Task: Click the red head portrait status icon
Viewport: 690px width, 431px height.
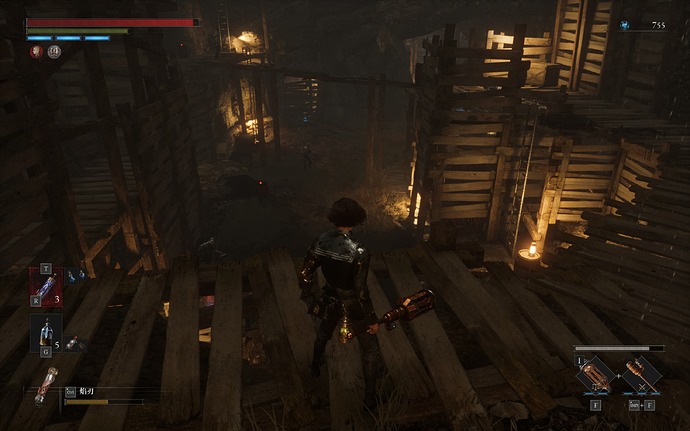Action: (x=36, y=51)
